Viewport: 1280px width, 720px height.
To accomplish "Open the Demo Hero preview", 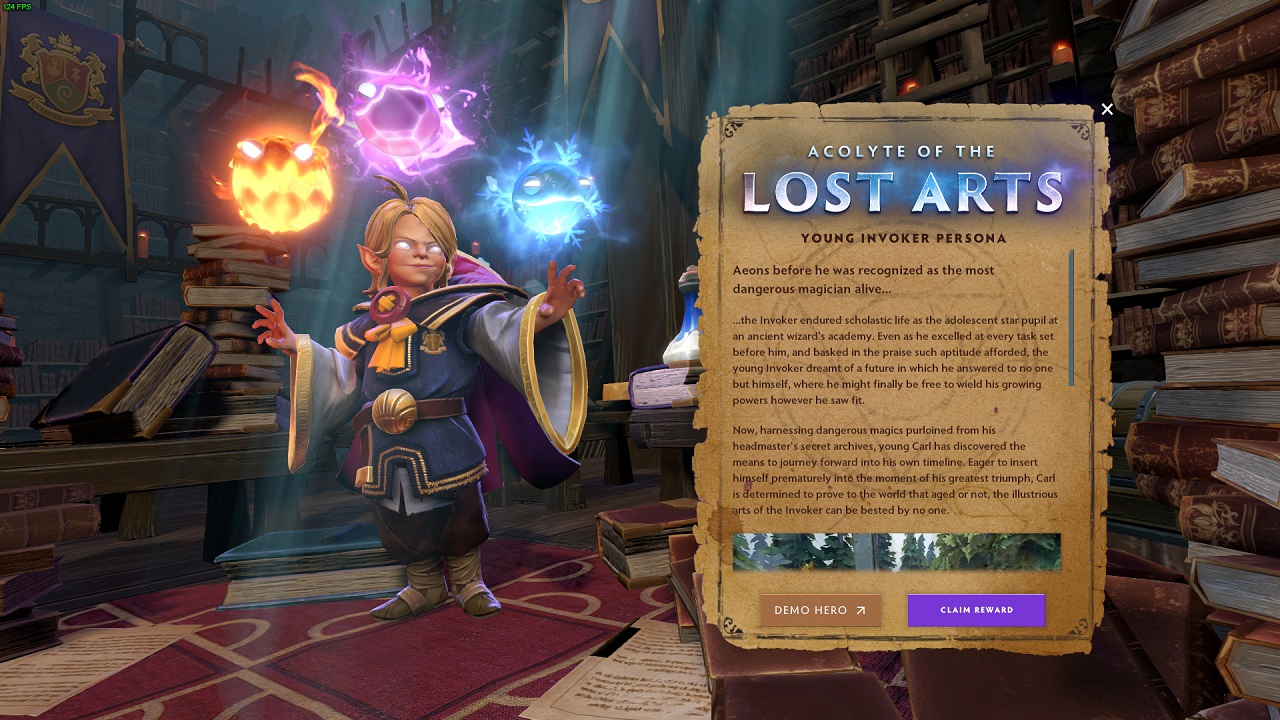I will point(820,610).
